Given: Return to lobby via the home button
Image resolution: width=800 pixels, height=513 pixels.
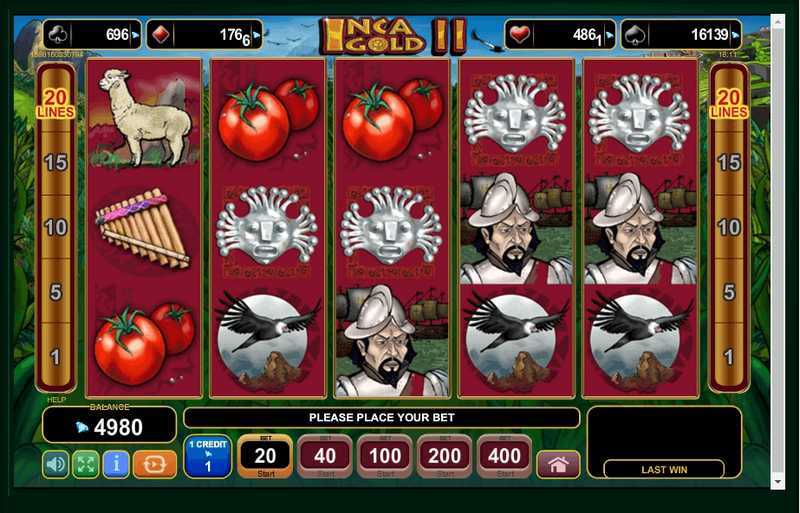Looking at the screenshot, I should 558,464.
